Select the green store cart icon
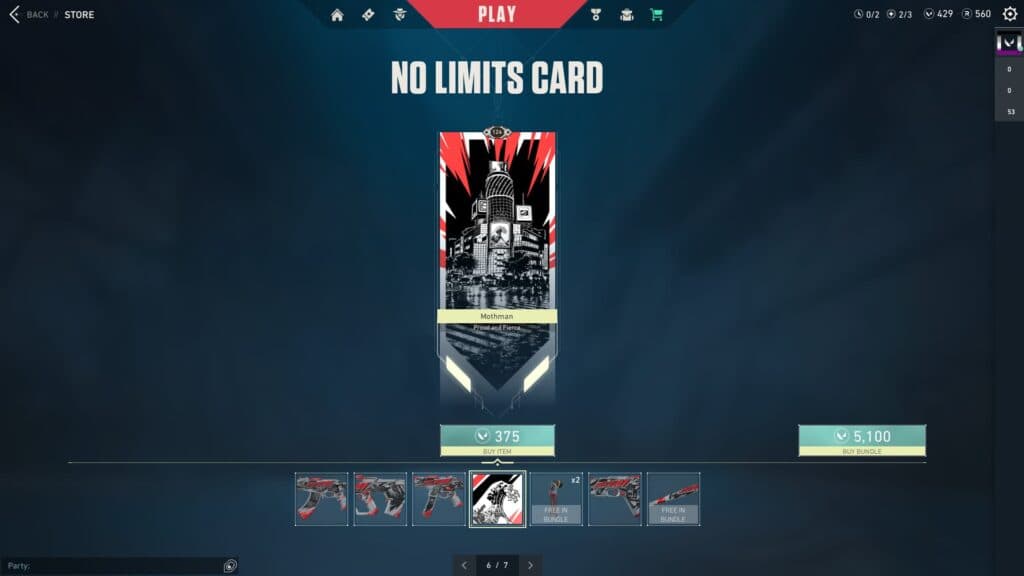1024x576 pixels. (x=656, y=15)
